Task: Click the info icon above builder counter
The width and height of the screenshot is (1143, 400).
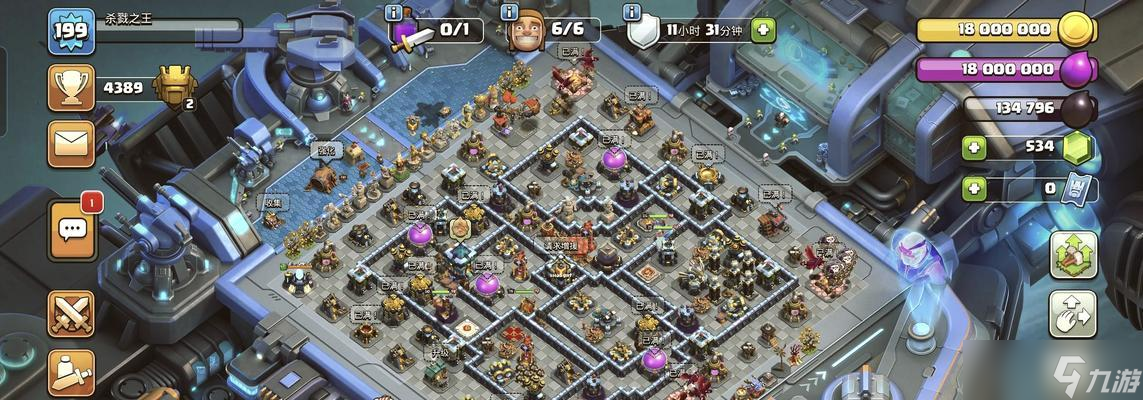Action: pos(512,12)
